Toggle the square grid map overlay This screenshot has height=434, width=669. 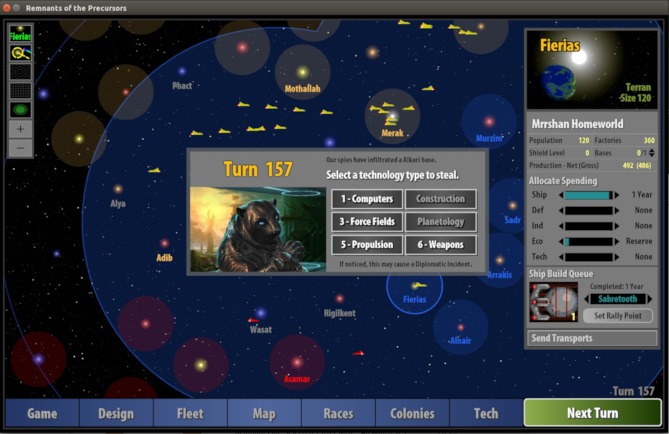pos(20,90)
